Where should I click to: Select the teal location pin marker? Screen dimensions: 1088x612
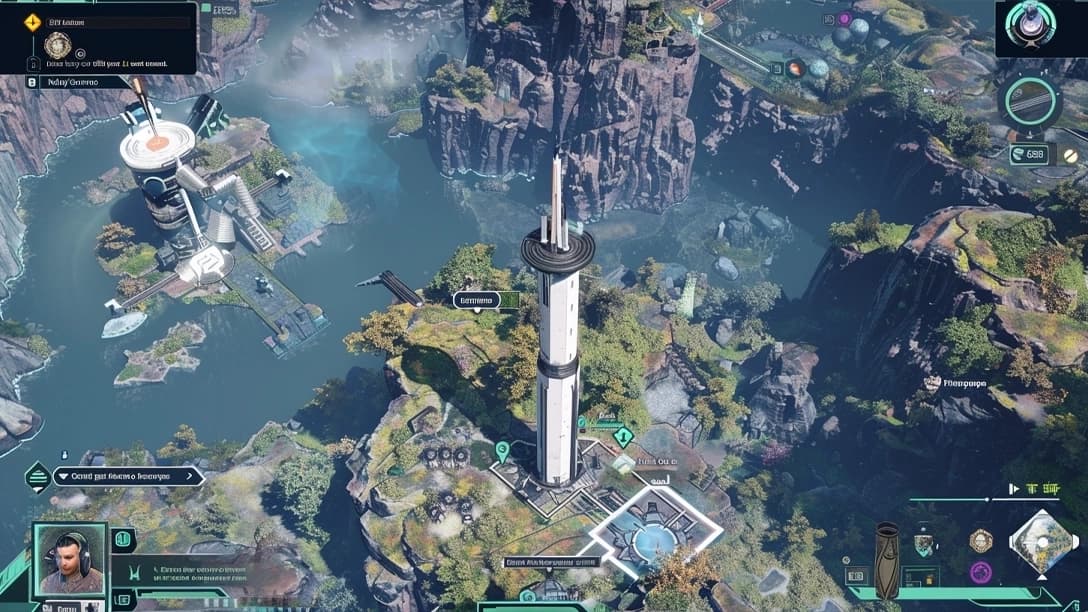pyautogui.click(x=502, y=450)
